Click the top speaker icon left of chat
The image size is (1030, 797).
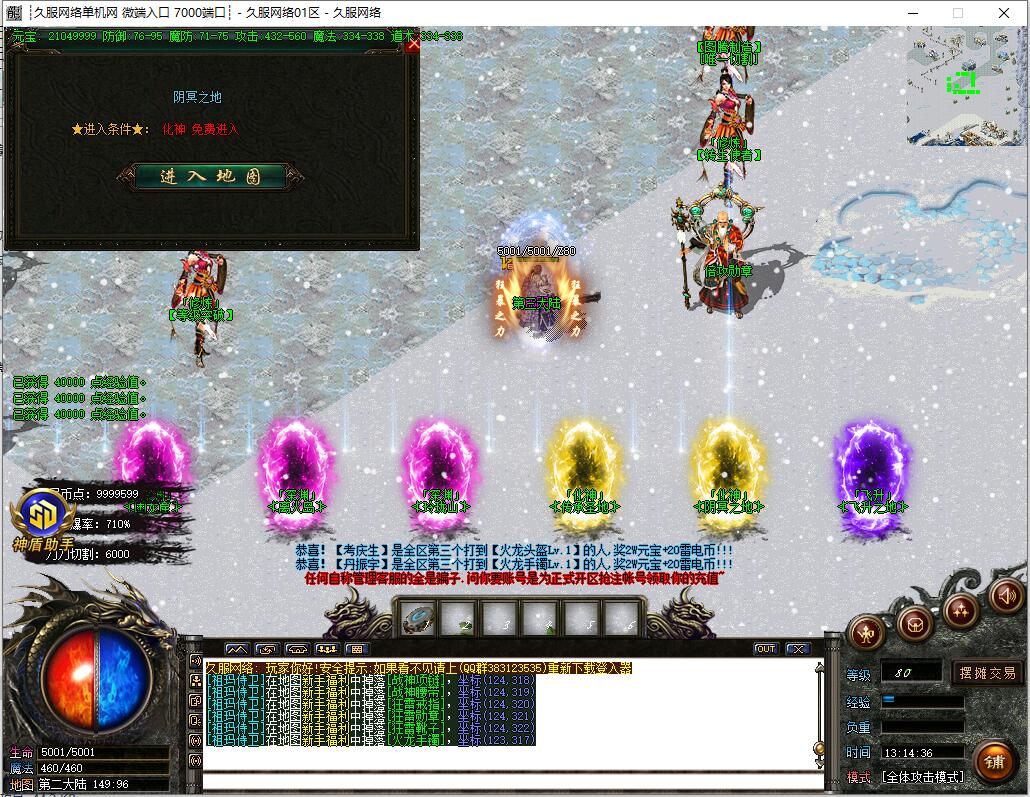[x=195, y=661]
